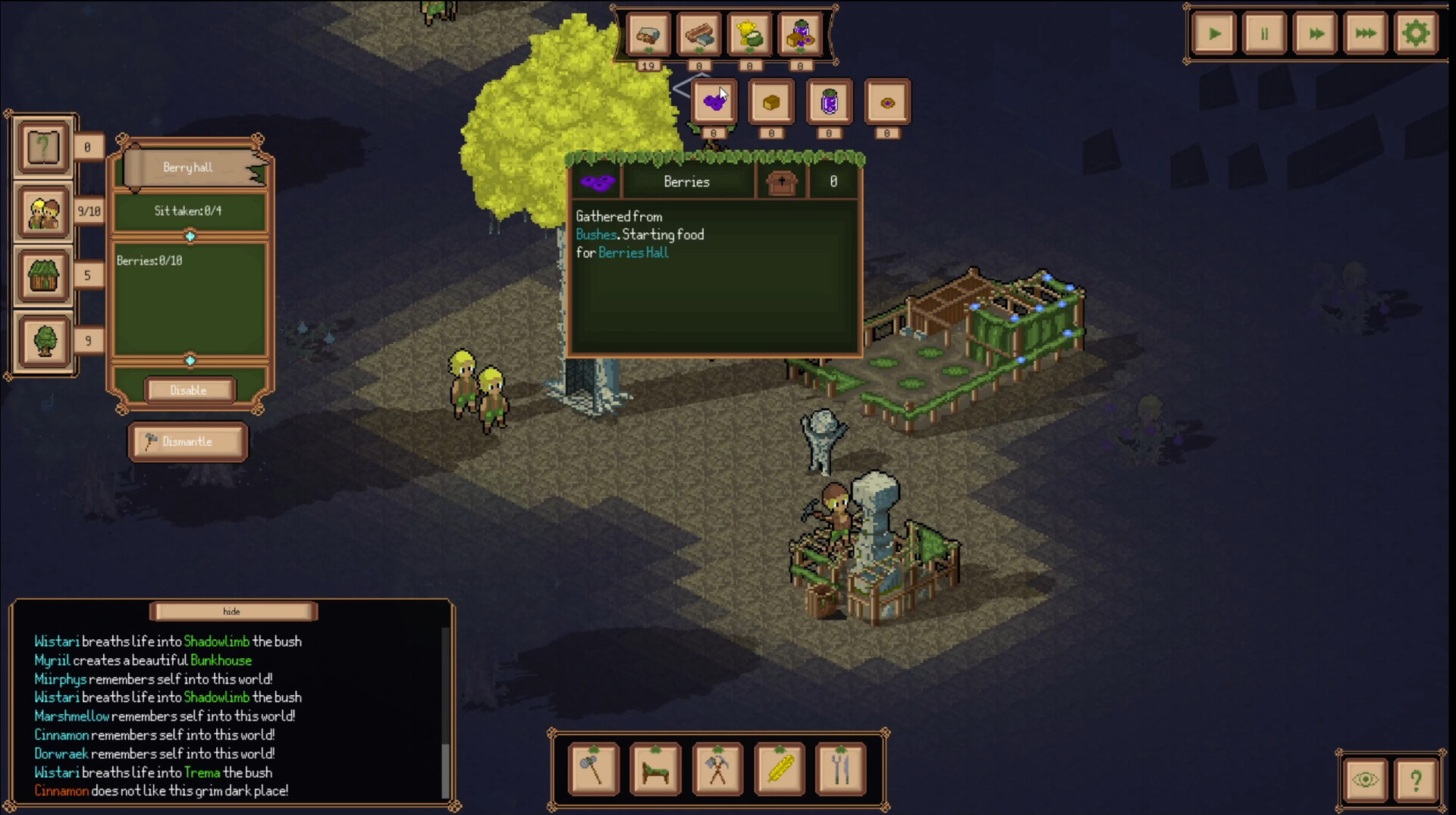Switch to triple fast-forward speed
This screenshot has height=815, width=1456.
coord(1365,34)
